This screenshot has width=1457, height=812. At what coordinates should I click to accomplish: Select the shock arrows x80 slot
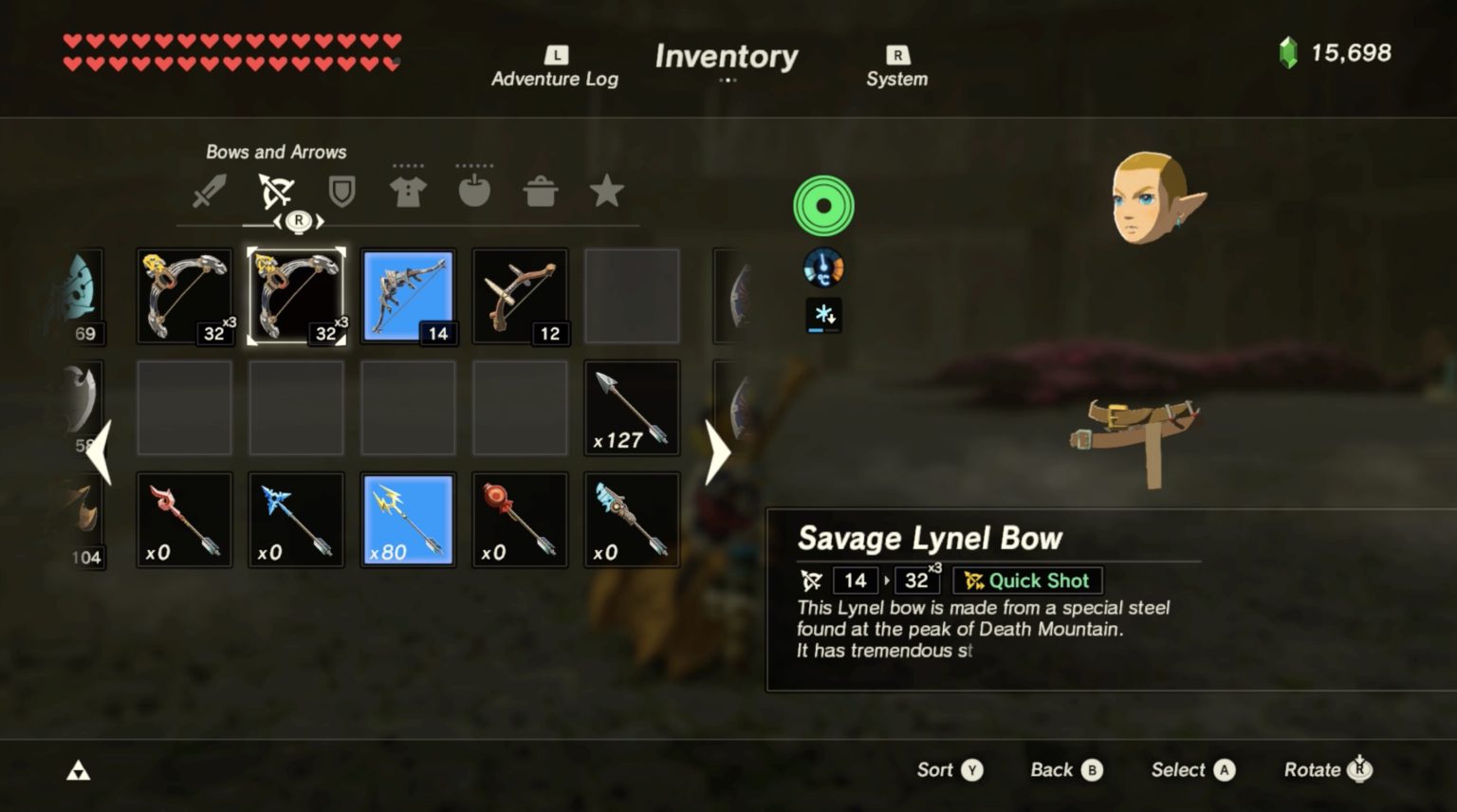[x=408, y=519]
